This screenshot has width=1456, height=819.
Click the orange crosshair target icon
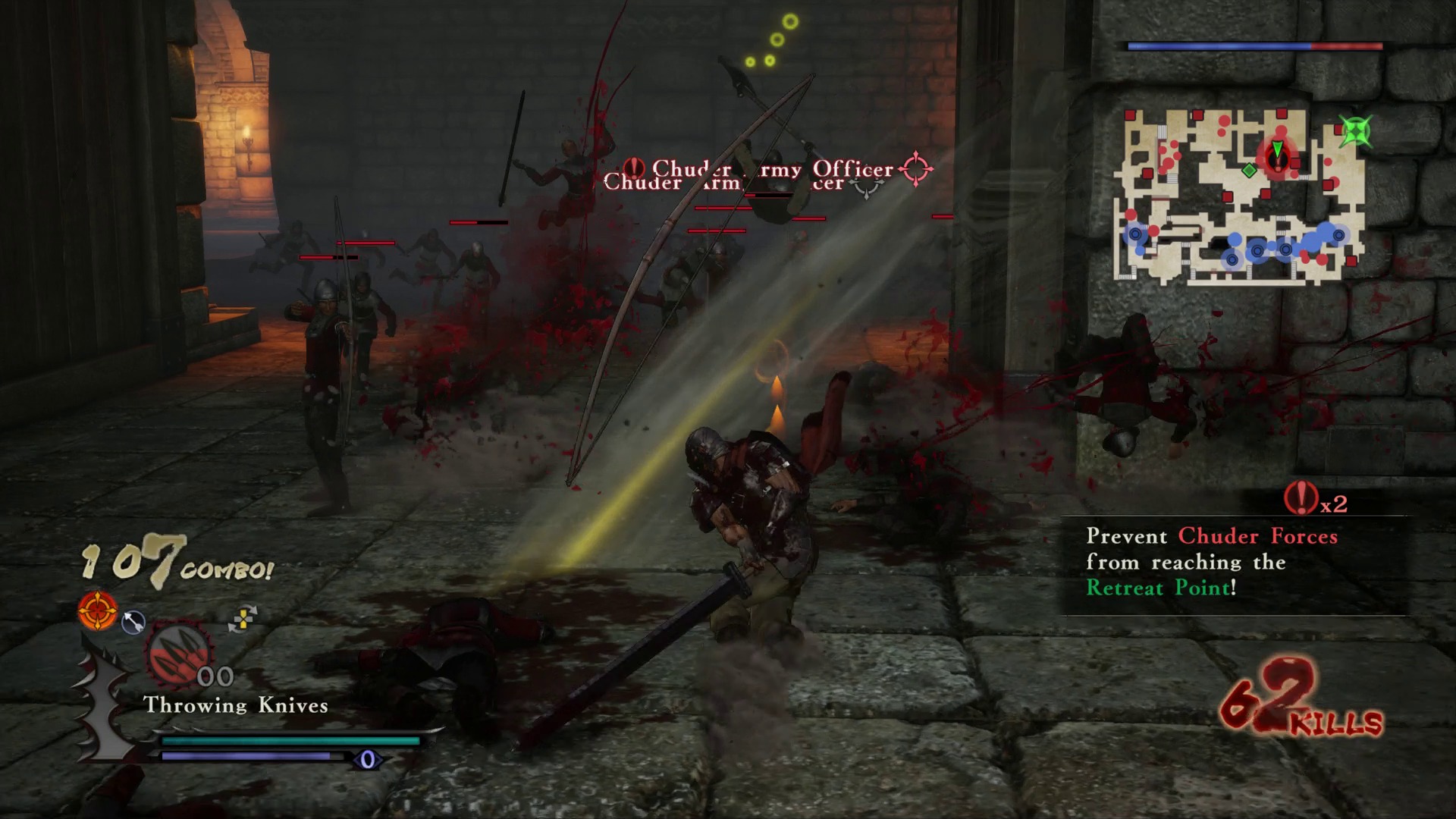98,611
